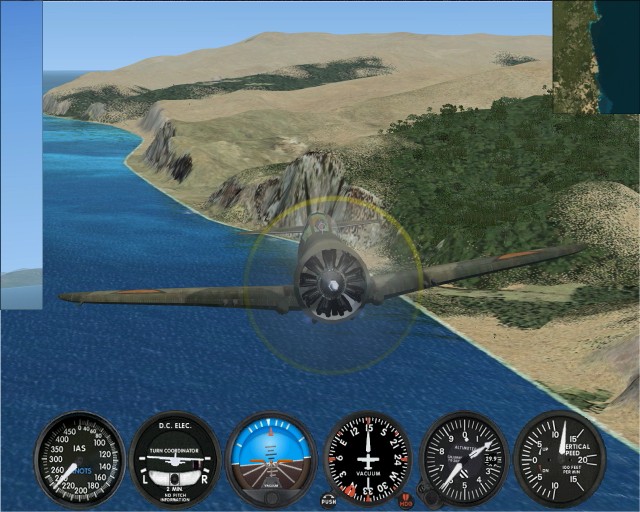Select the turn coordinator instrument
The height and width of the screenshot is (512, 640).
coord(175,458)
